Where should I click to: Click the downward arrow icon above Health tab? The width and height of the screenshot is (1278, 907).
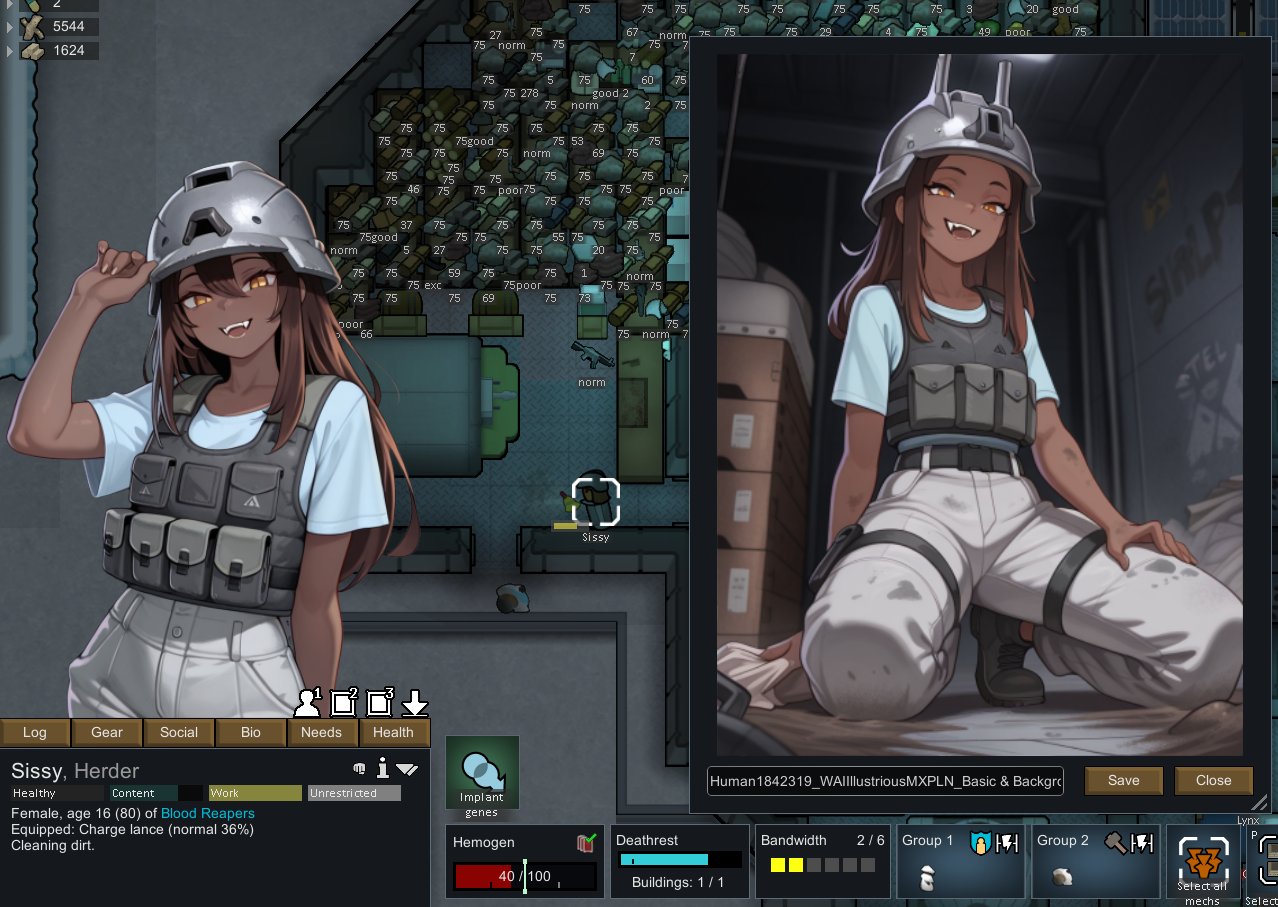pos(415,704)
